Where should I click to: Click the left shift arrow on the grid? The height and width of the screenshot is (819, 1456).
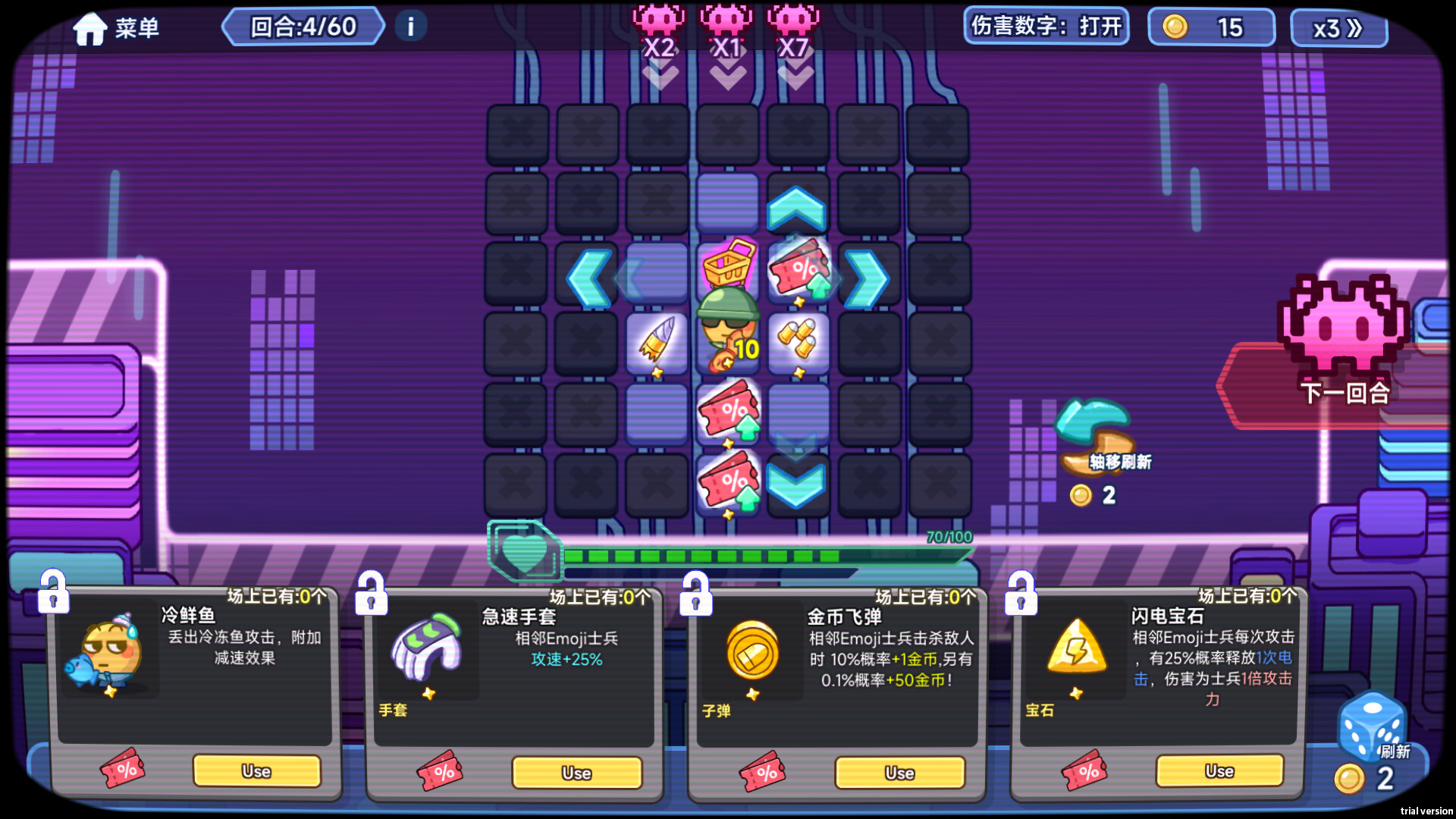pyautogui.click(x=589, y=278)
